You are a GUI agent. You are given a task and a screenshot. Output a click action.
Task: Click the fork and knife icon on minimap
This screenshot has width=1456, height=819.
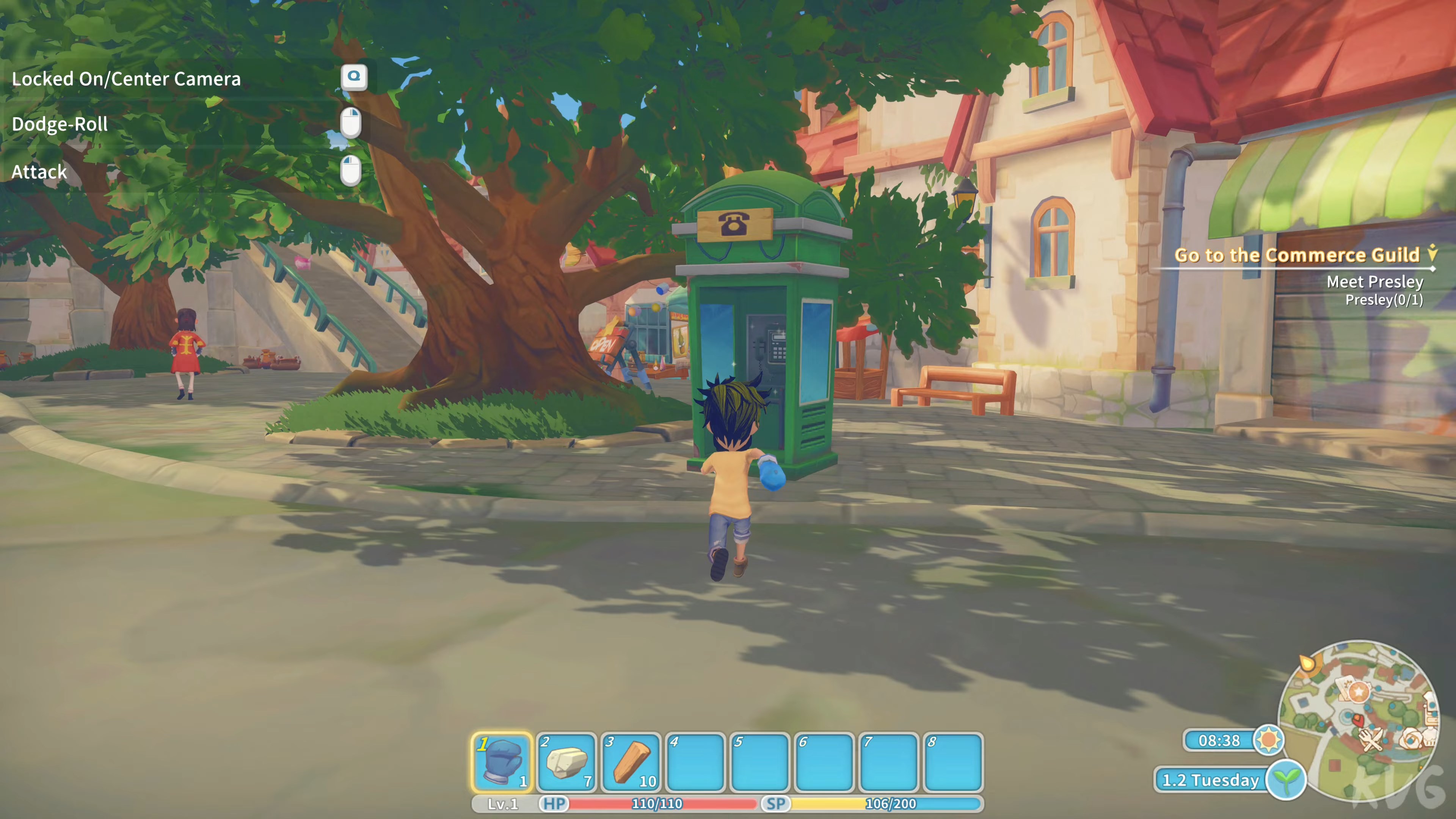click(x=1371, y=741)
